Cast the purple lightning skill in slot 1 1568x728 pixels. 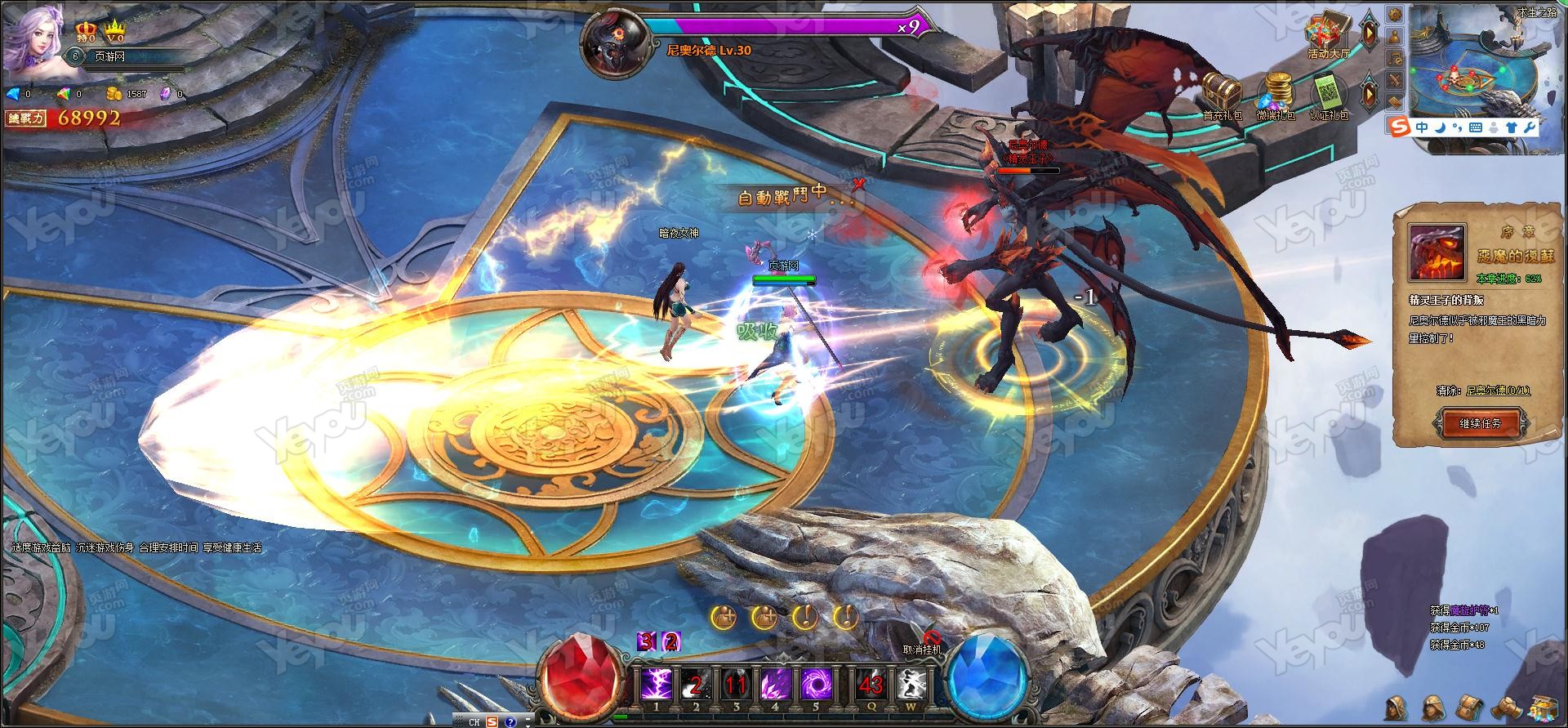[657, 684]
